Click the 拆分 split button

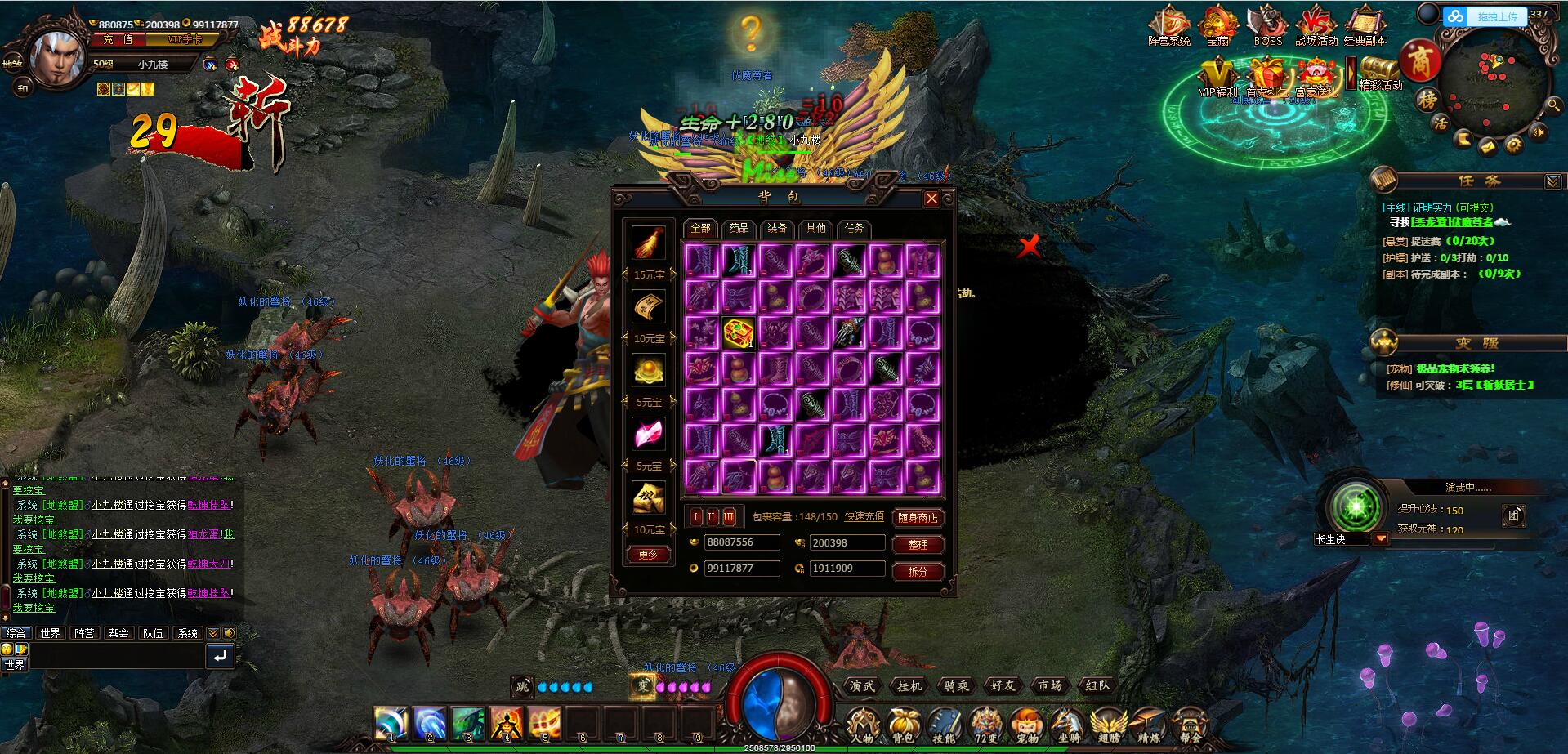(x=918, y=571)
